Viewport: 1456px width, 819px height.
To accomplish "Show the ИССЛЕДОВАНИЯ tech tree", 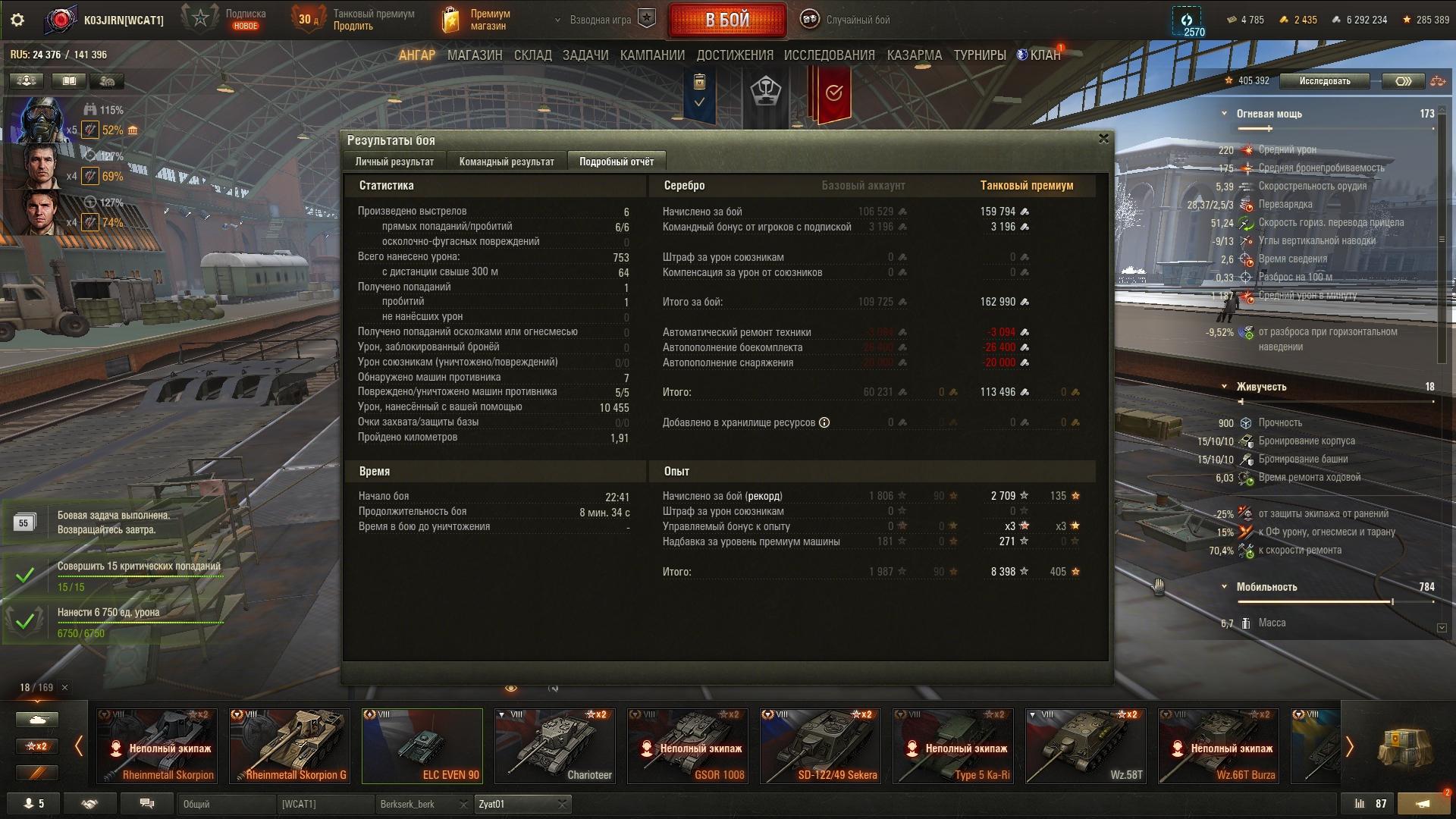I will coord(829,55).
